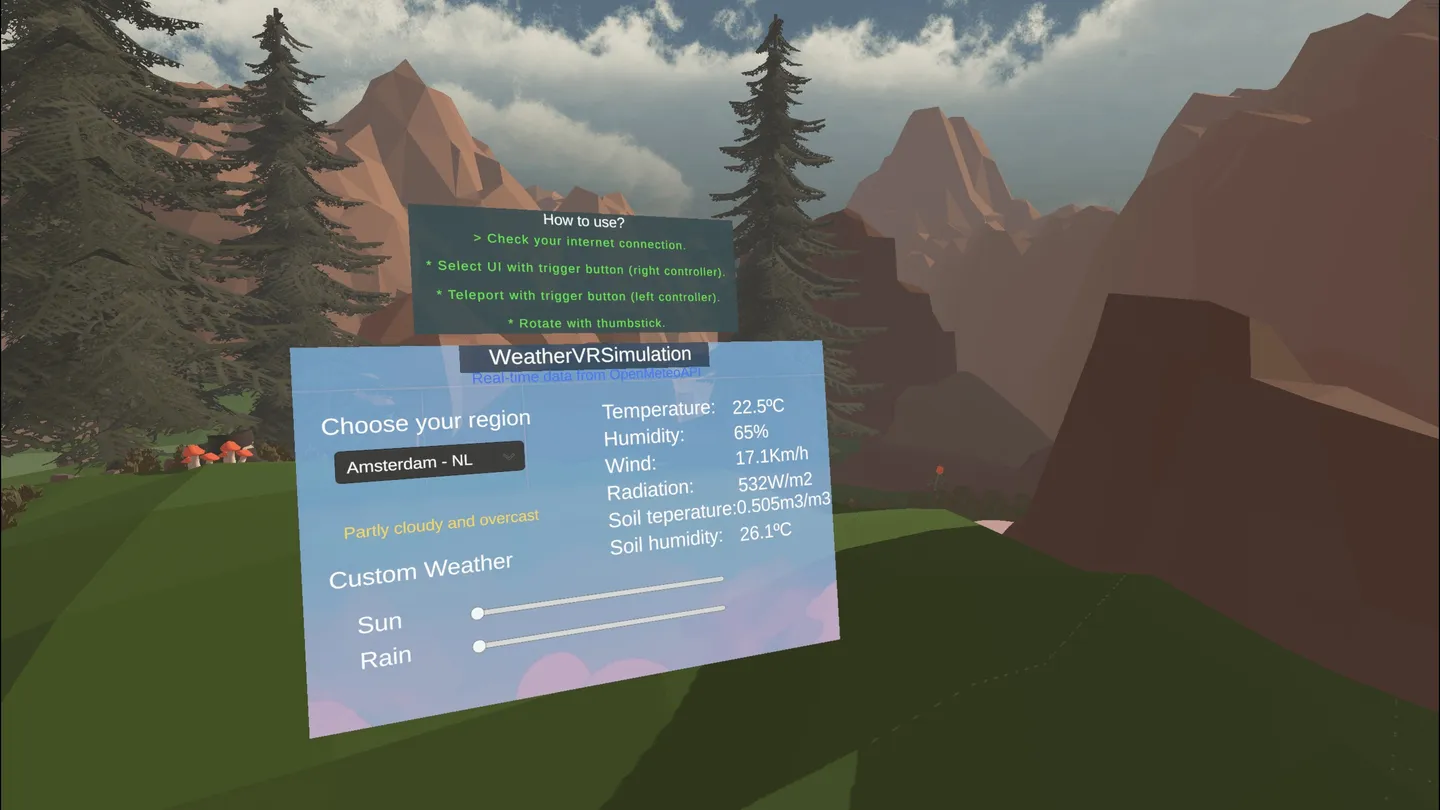Expand the Choose your region combo box

point(429,462)
